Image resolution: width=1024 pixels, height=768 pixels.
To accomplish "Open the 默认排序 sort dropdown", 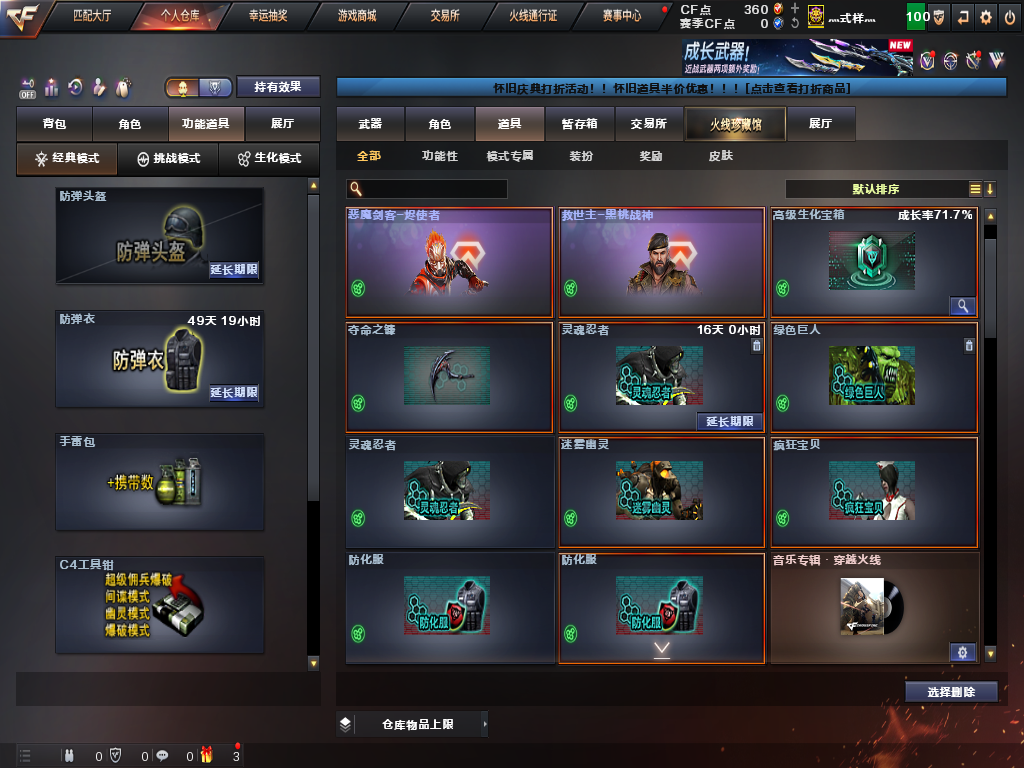I will pyautogui.click(x=876, y=189).
